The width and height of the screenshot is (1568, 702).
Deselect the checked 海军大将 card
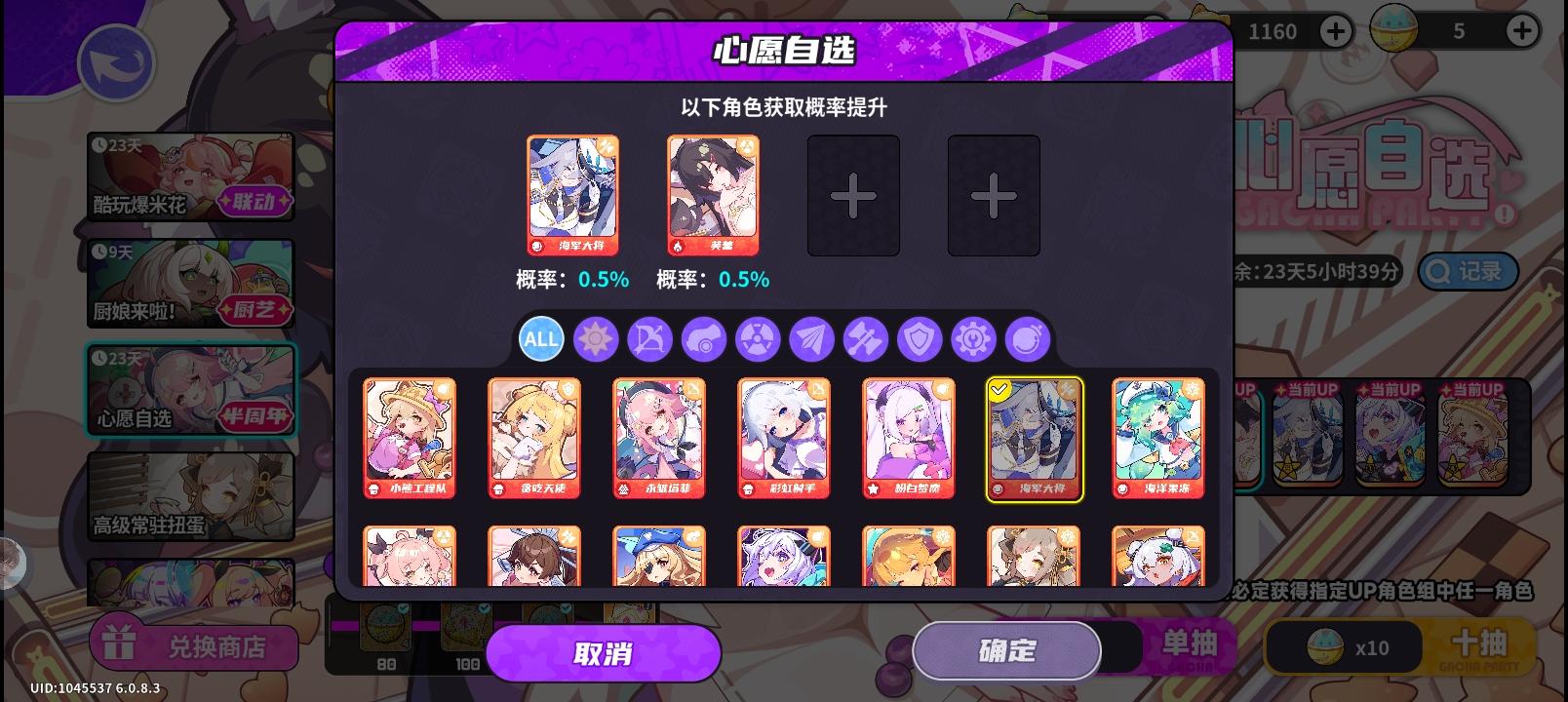click(1035, 439)
